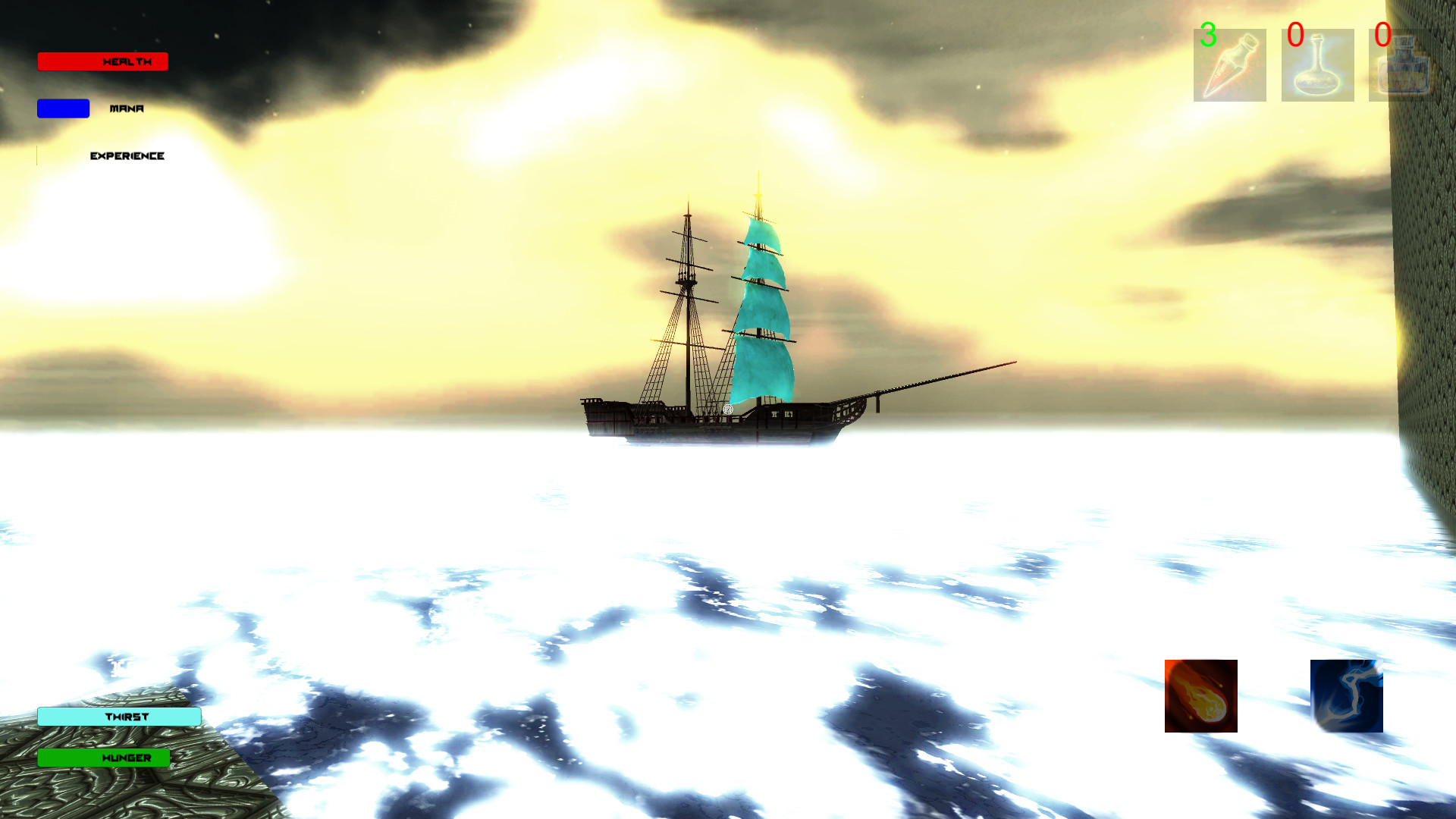Click the green counter above the health potion

tap(1210, 35)
